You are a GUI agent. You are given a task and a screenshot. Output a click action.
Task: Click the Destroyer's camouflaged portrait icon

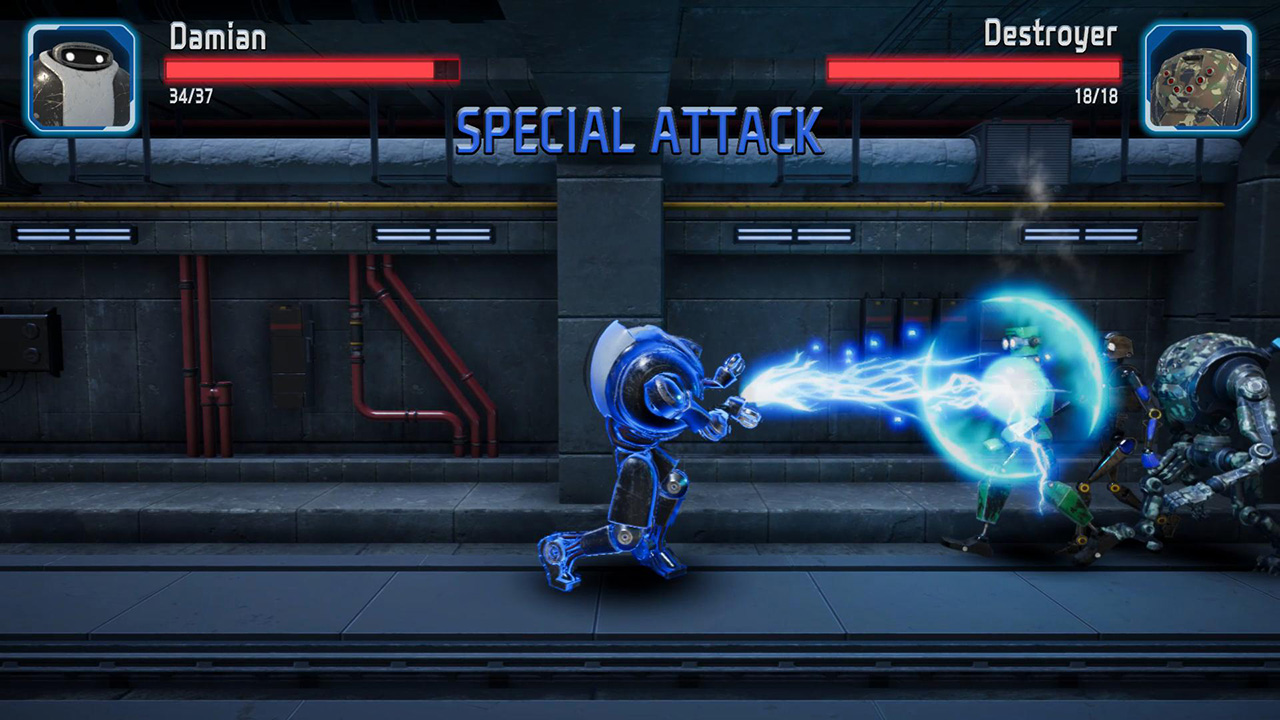coord(1198,78)
